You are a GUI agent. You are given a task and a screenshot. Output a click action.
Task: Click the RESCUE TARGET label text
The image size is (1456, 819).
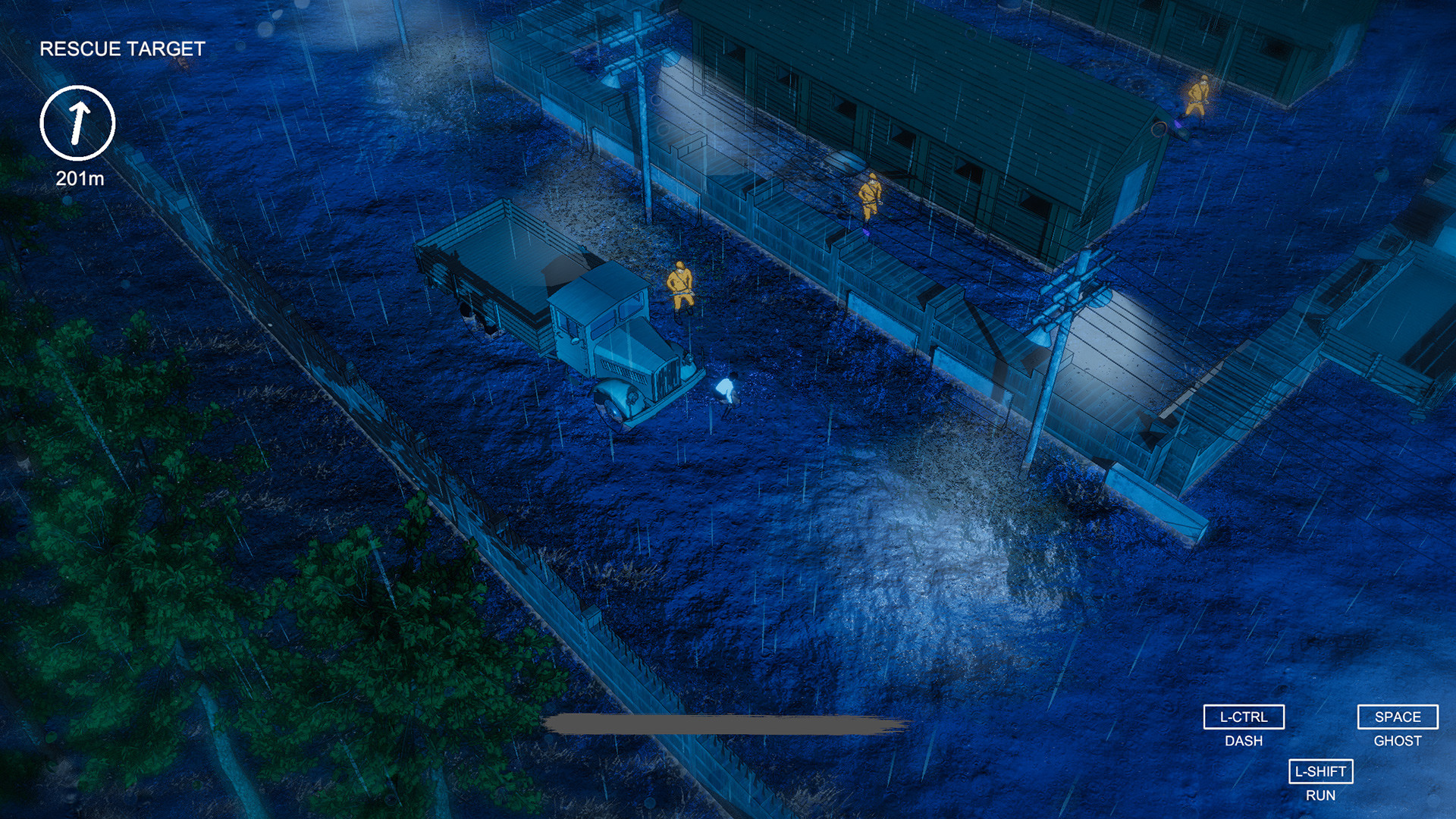coord(121,49)
